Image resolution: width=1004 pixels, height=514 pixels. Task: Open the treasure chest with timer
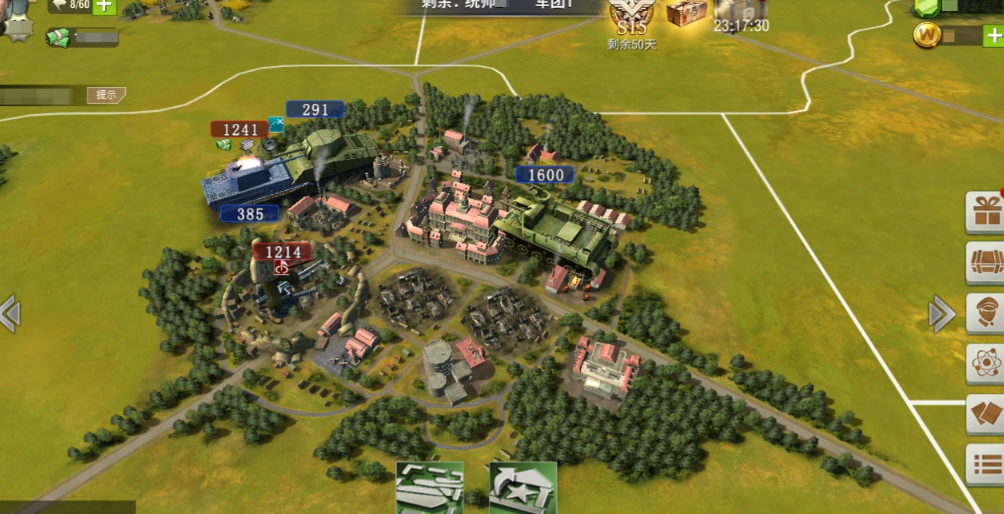[x=687, y=13]
